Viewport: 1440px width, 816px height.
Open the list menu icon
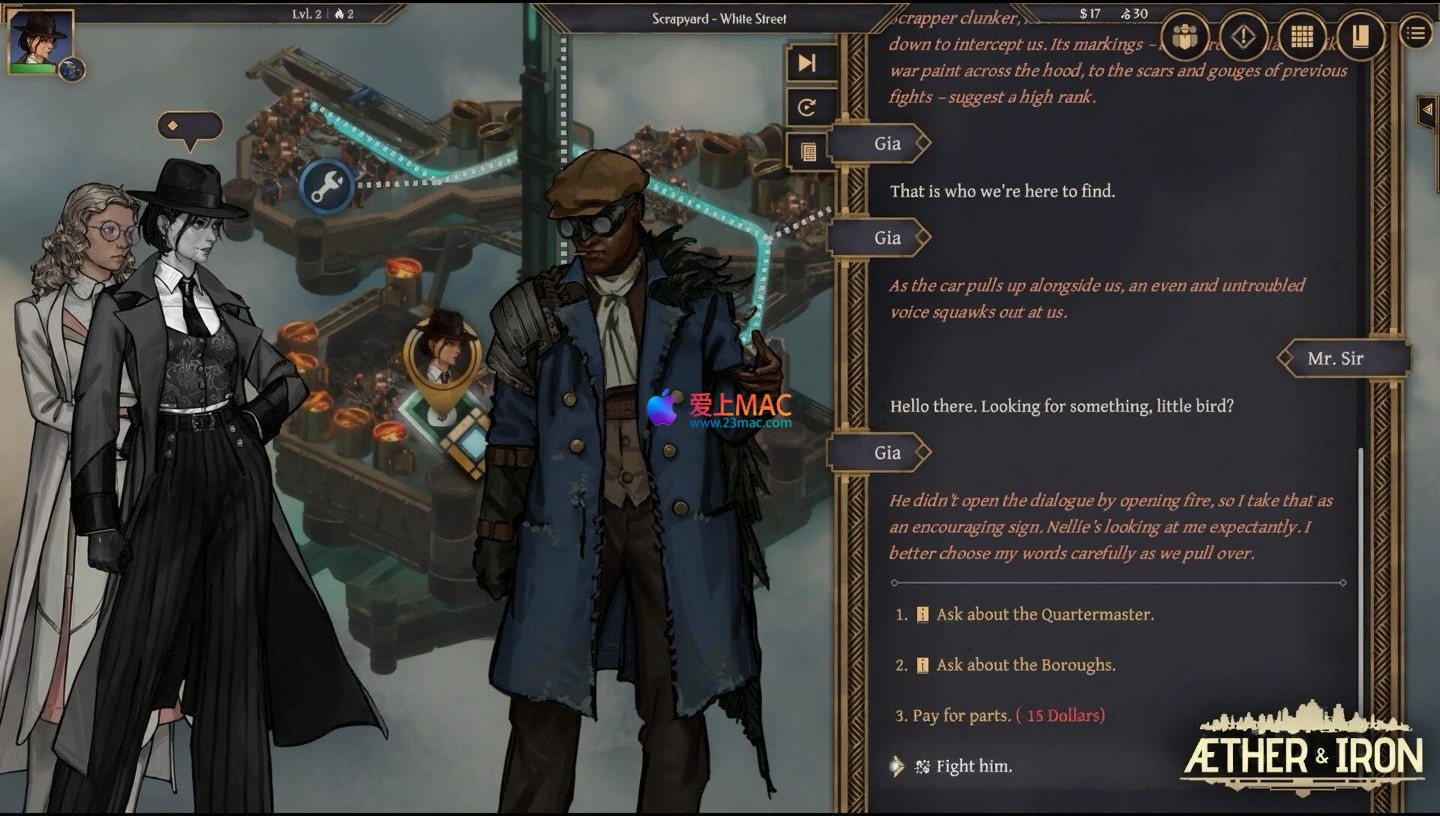[x=1416, y=33]
